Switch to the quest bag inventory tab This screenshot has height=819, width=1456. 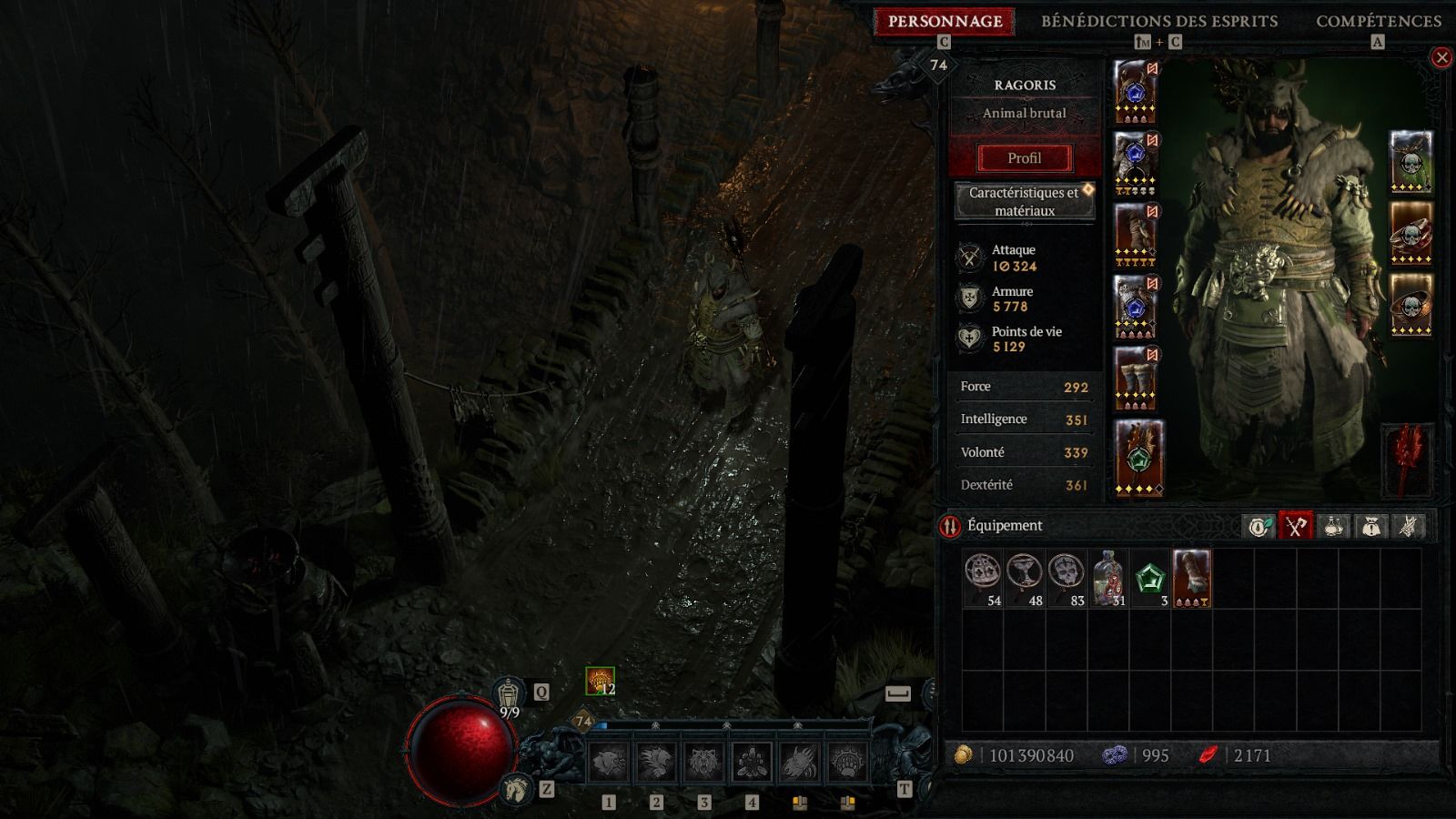tap(1370, 526)
